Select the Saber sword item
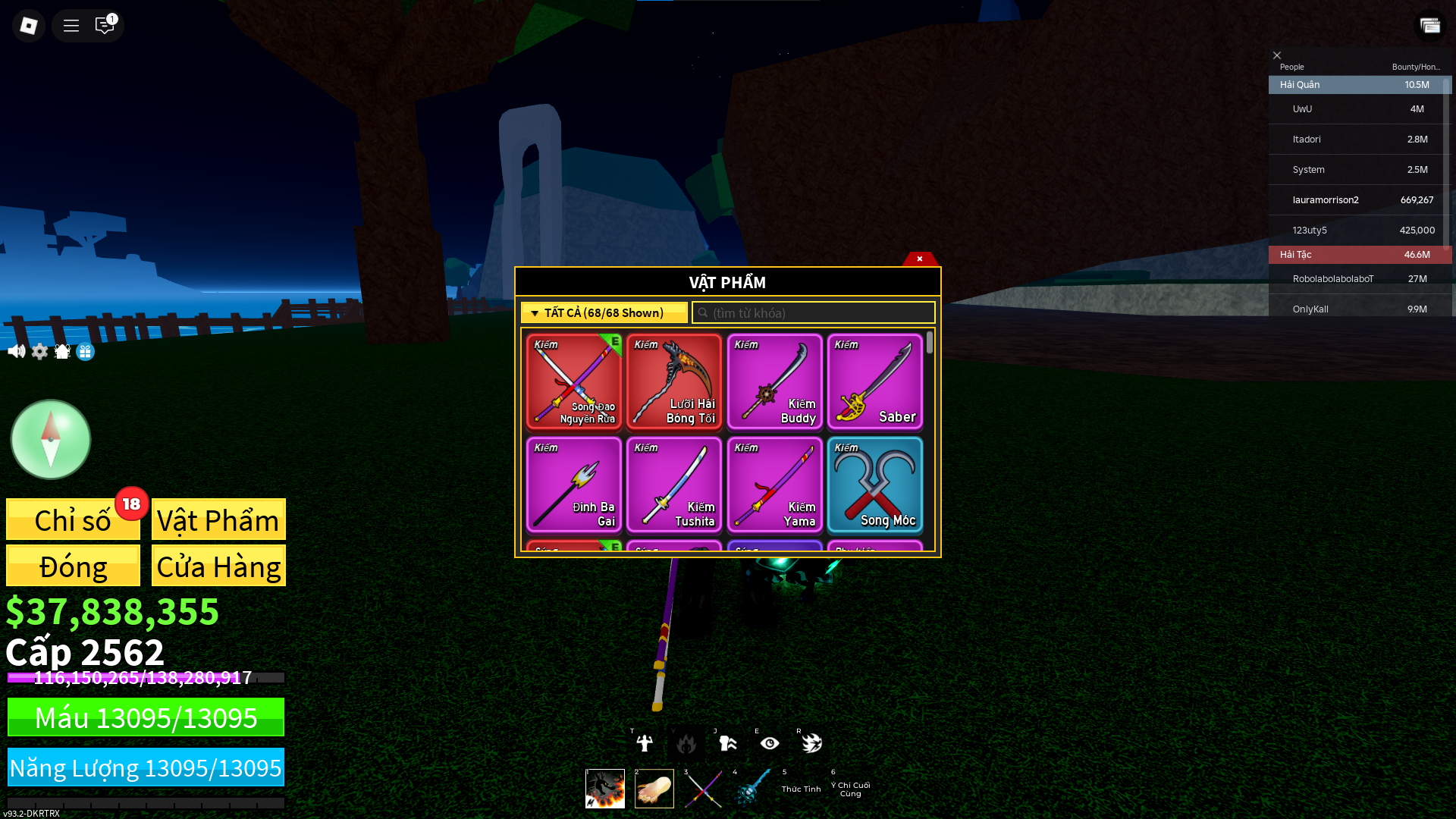This screenshot has width=1456, height=819. point(874,382)
